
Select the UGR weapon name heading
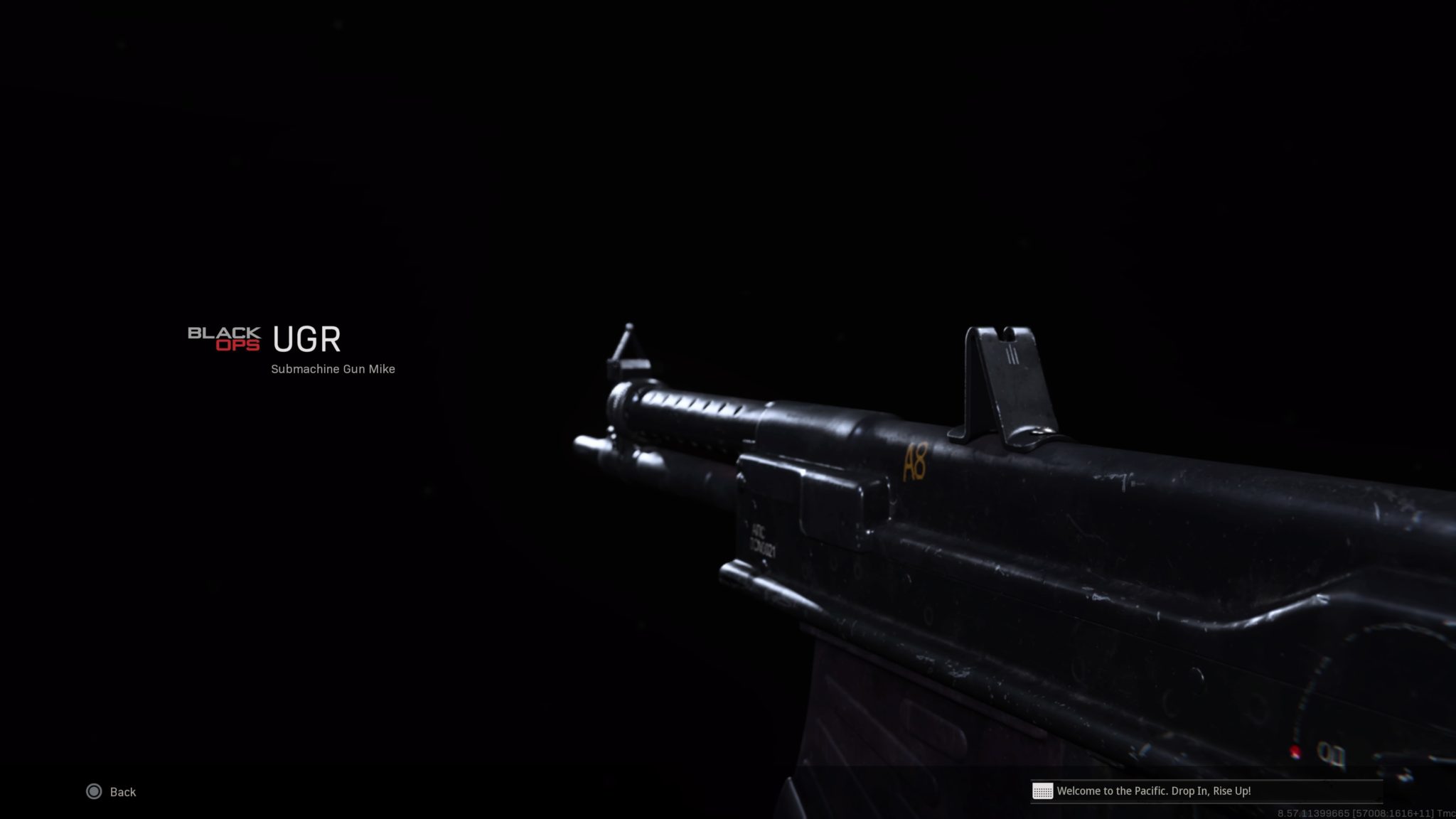coord(306,340)
